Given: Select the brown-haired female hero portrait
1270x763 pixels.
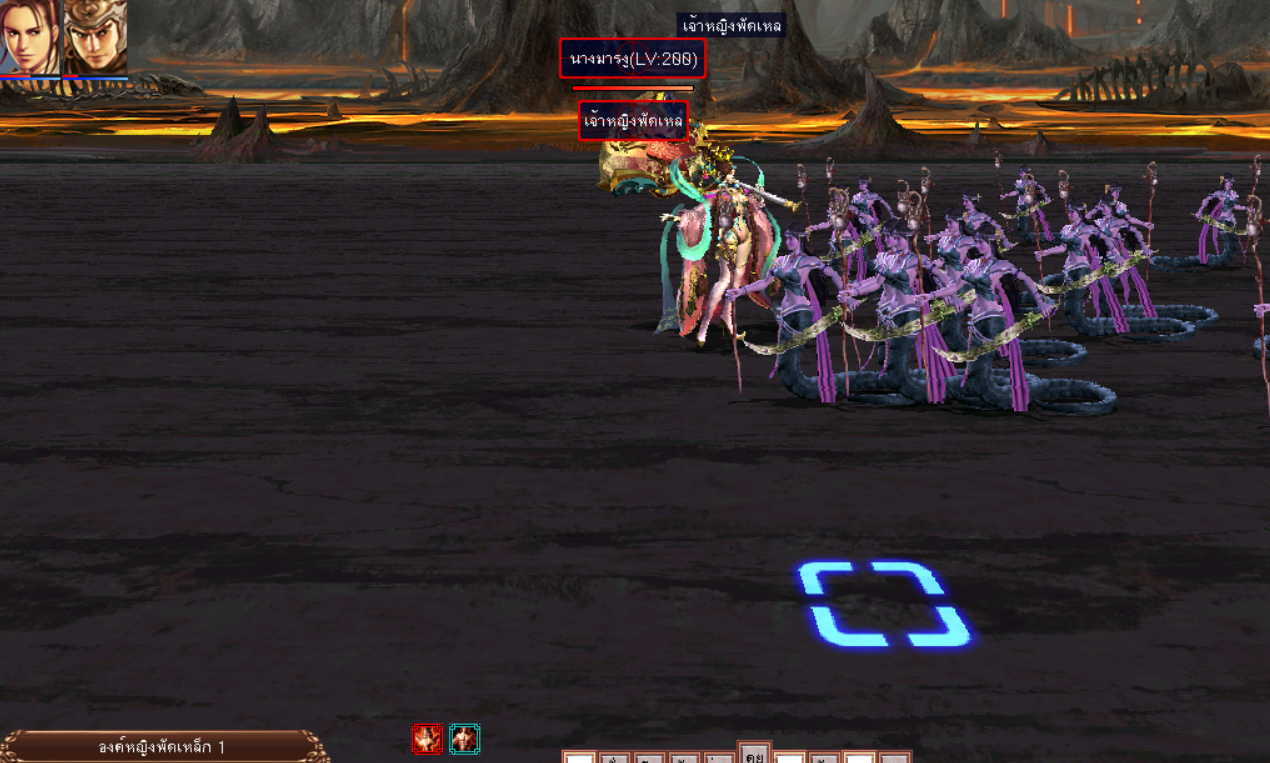Looking at the screenshot, I should click(30, 37).
